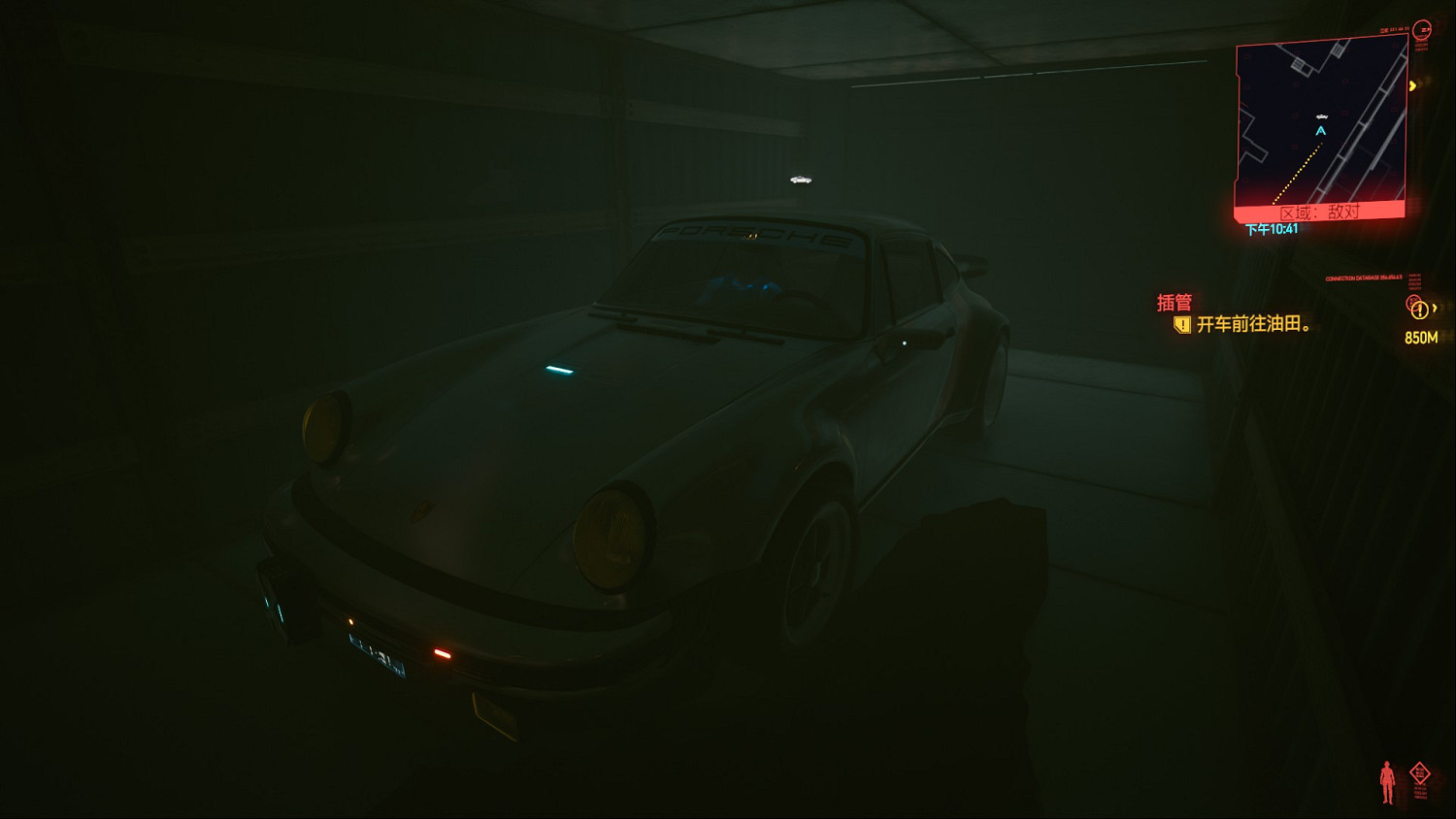Toggle the 区域：敌对 hostile zone banner
The height and width of the screenshot is (819, 1456).
[x=1320, y=210]
